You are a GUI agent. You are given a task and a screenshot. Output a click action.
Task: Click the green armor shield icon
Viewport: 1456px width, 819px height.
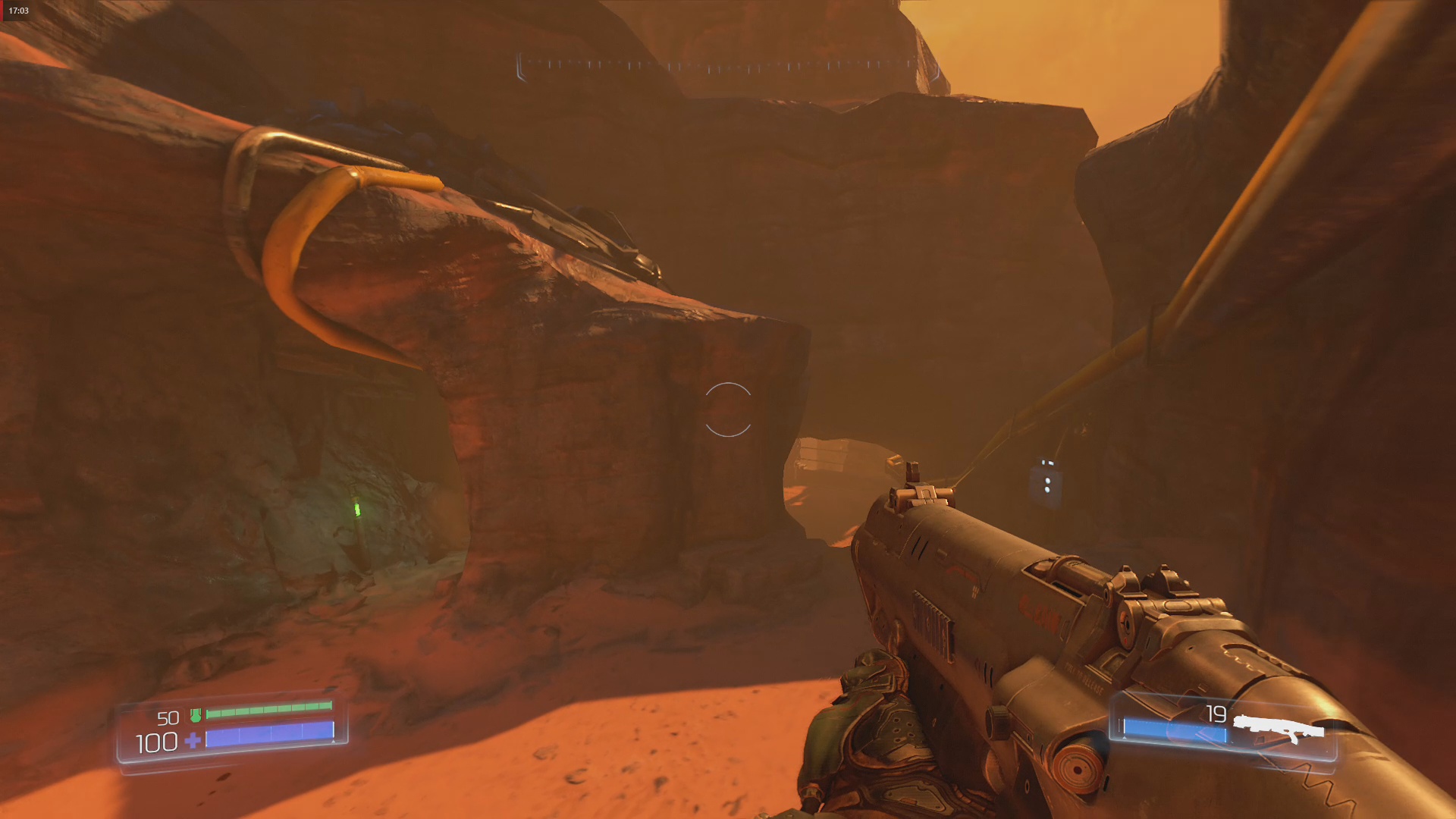pos(195,714)
